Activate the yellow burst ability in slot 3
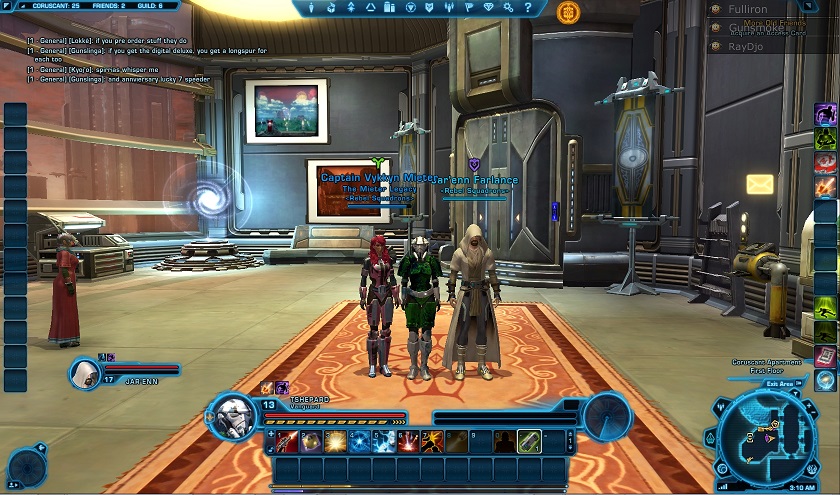This screenshot has height=495, width=840. point(335,441)
